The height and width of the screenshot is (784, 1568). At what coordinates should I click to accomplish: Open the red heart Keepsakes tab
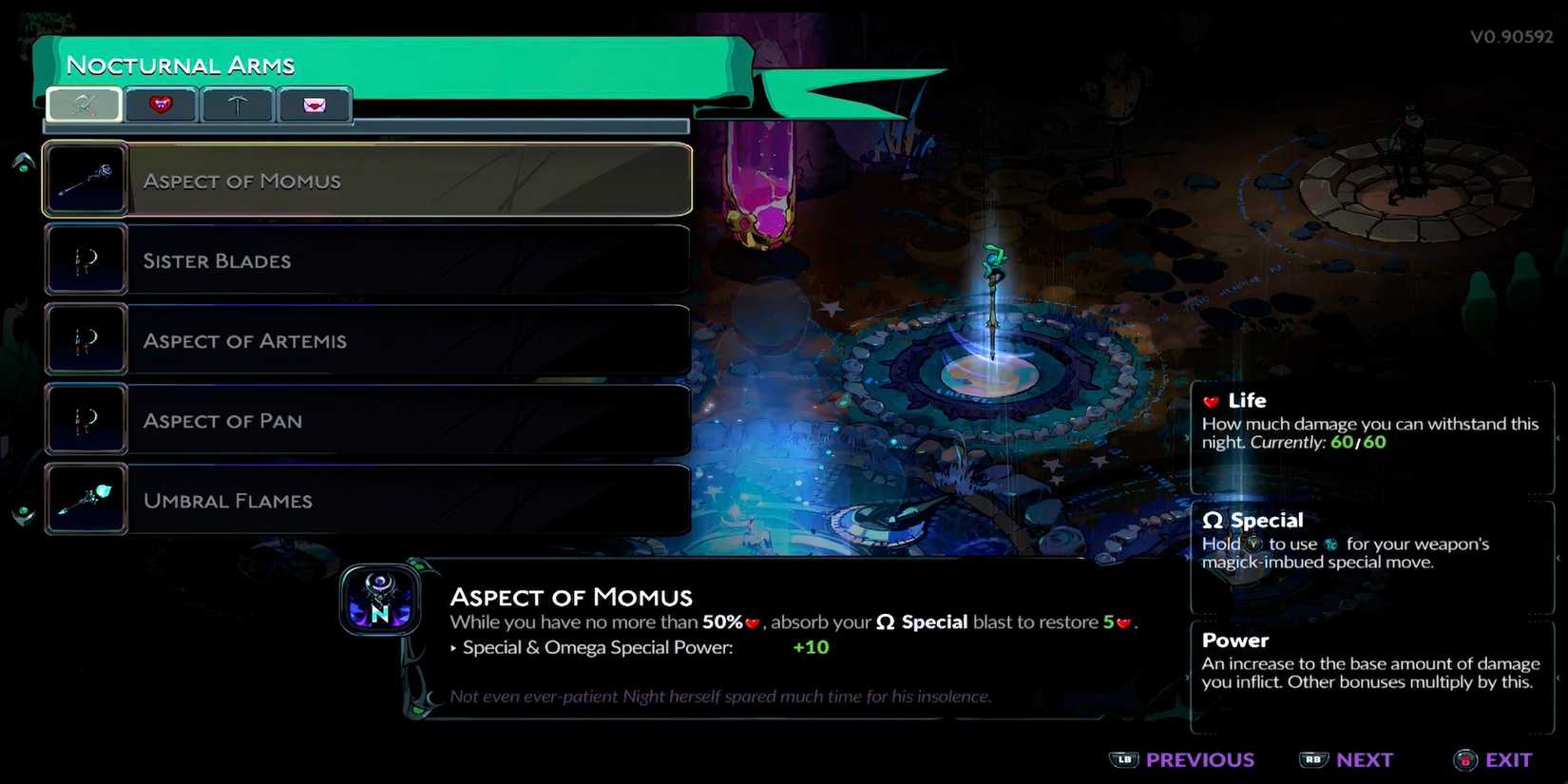click(160, 105)
